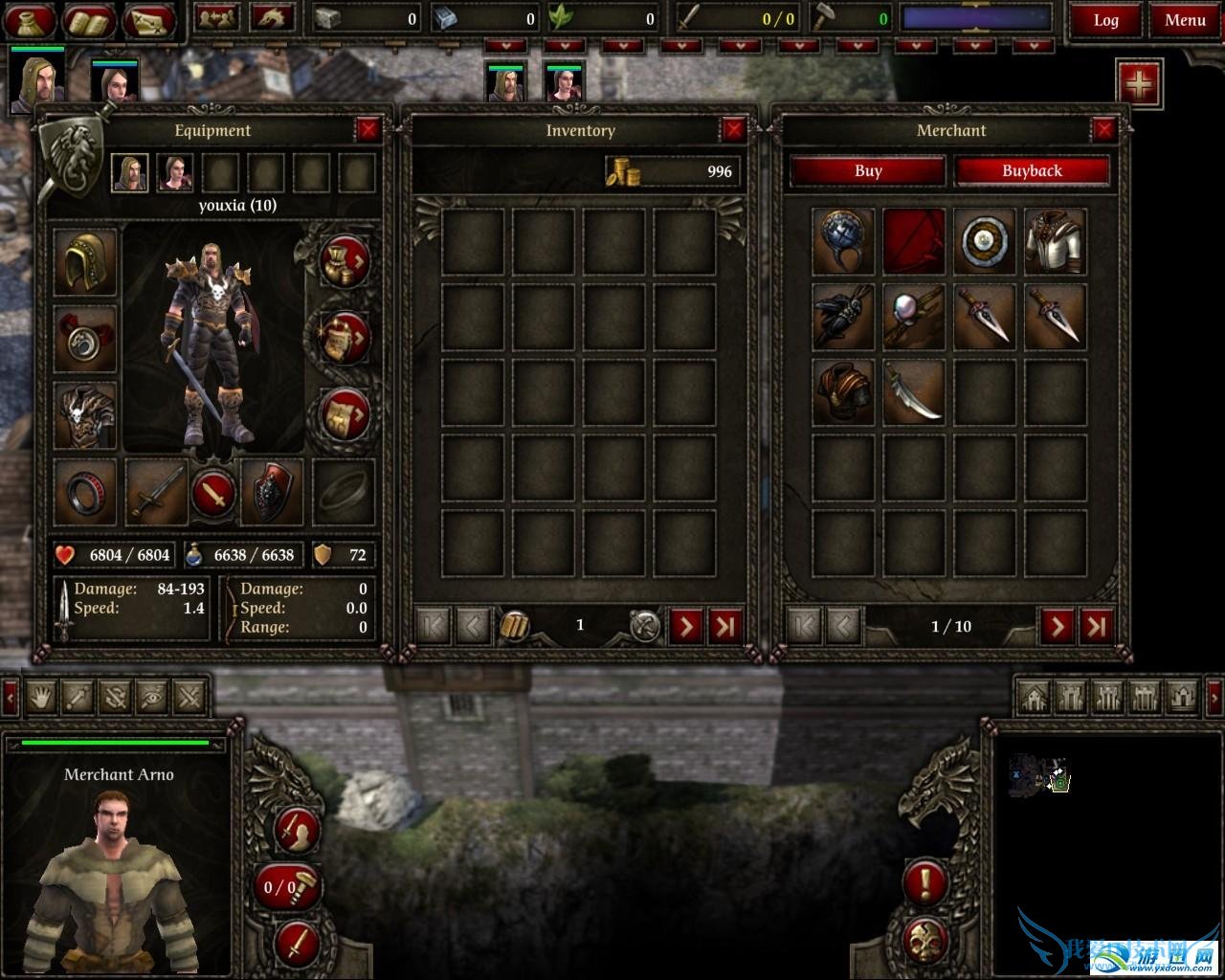Go to next merchant page
Image resolution: width=1225 pixels, height=980 pixels.
coord(1058,626)
